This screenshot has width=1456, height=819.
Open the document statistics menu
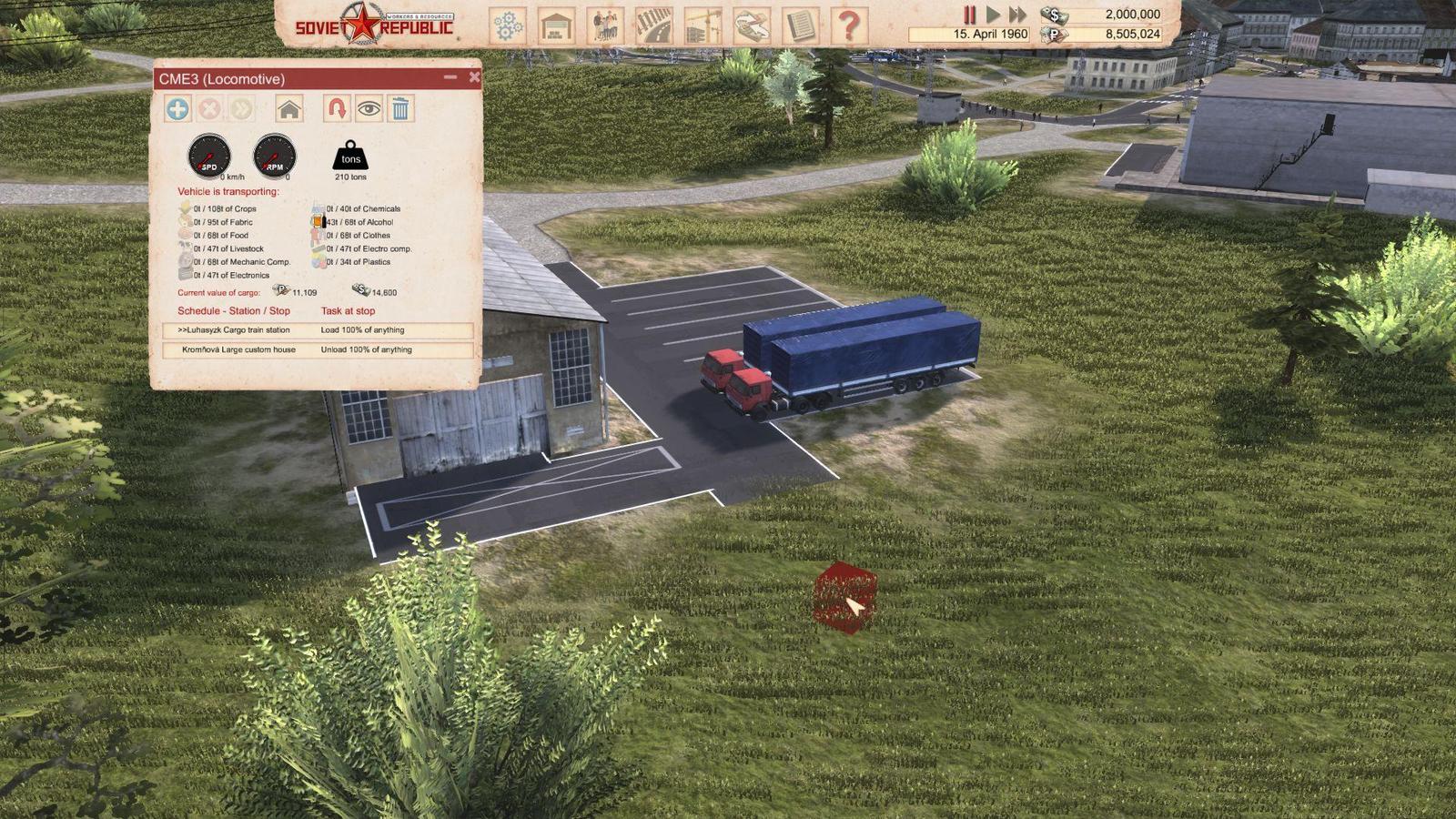point(800,25)
